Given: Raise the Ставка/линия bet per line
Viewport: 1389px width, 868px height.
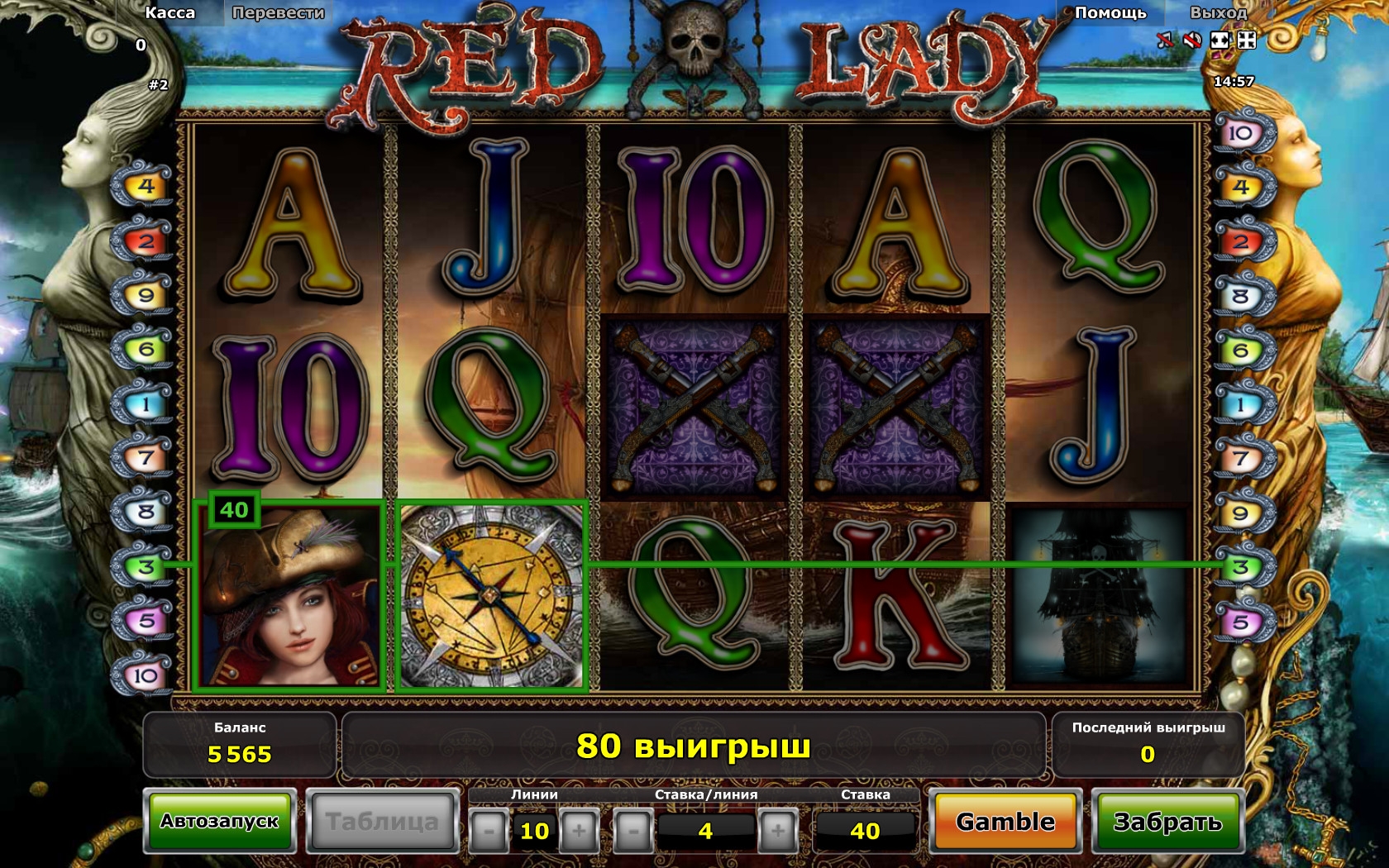Looking at the screenshot, I should pos(777,831).
